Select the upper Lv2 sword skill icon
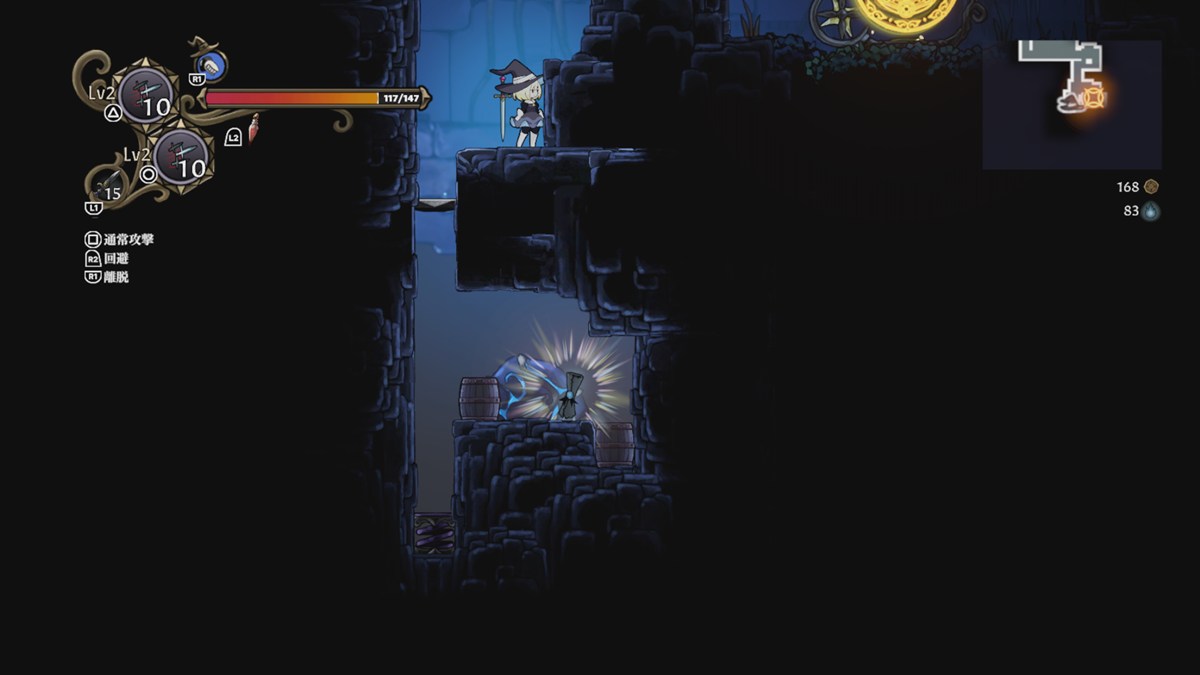 pos(147,96)
